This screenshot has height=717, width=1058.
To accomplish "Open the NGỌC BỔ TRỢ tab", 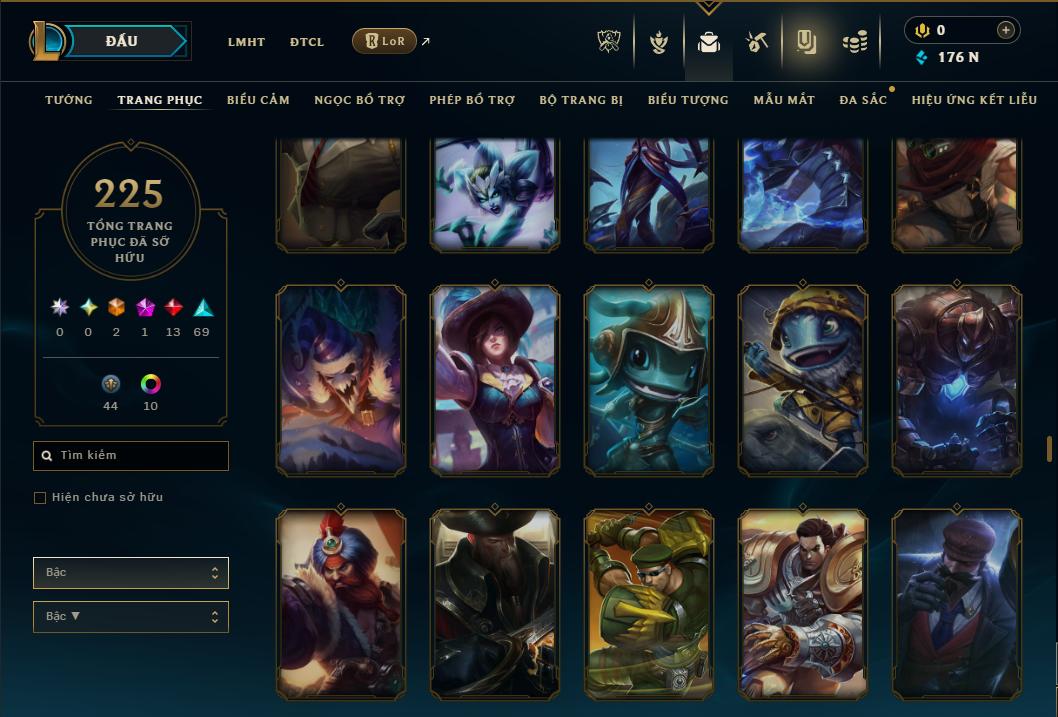I will (x=359, y=100).
